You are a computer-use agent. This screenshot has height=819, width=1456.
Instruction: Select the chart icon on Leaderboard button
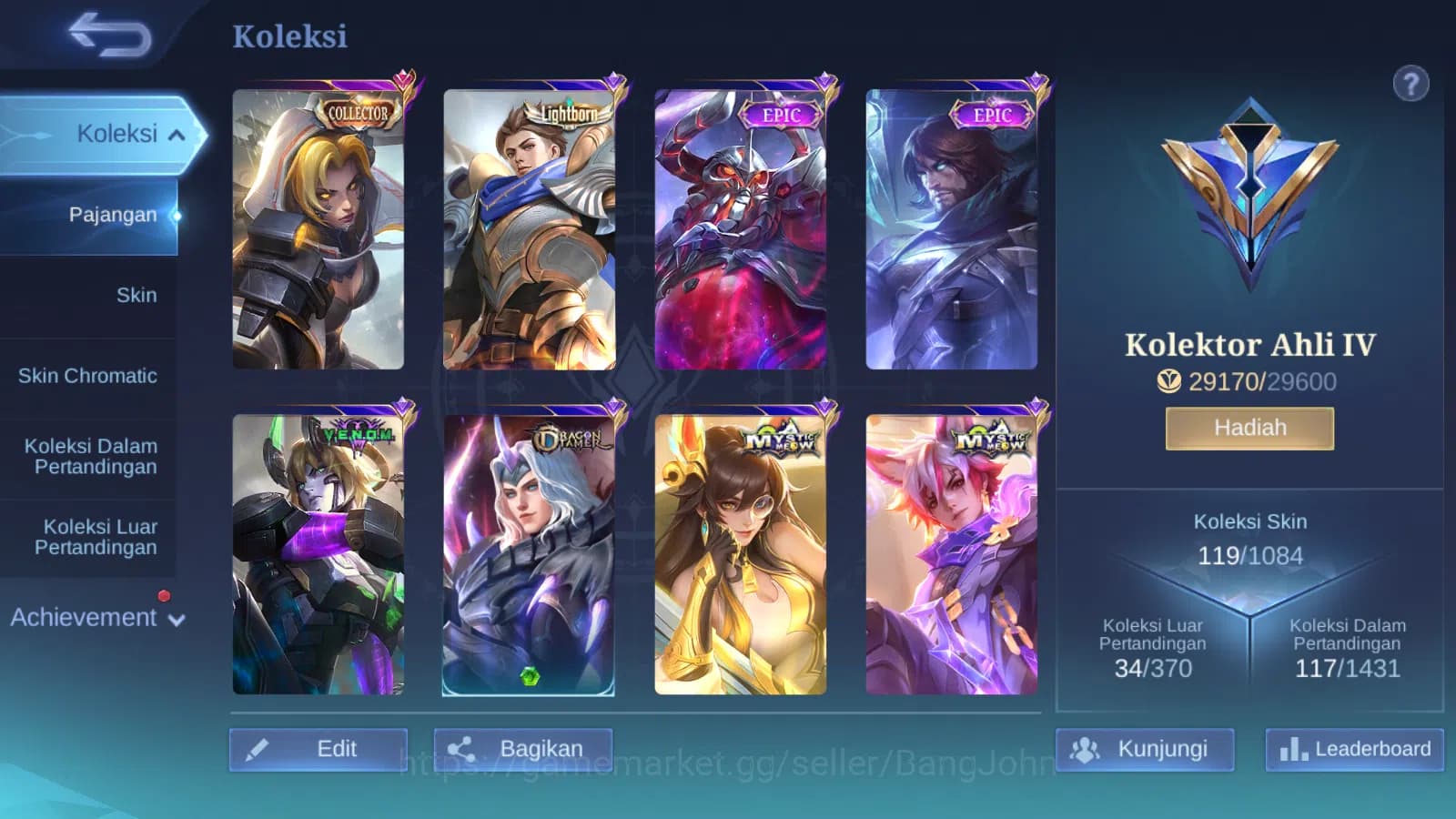1292,749
